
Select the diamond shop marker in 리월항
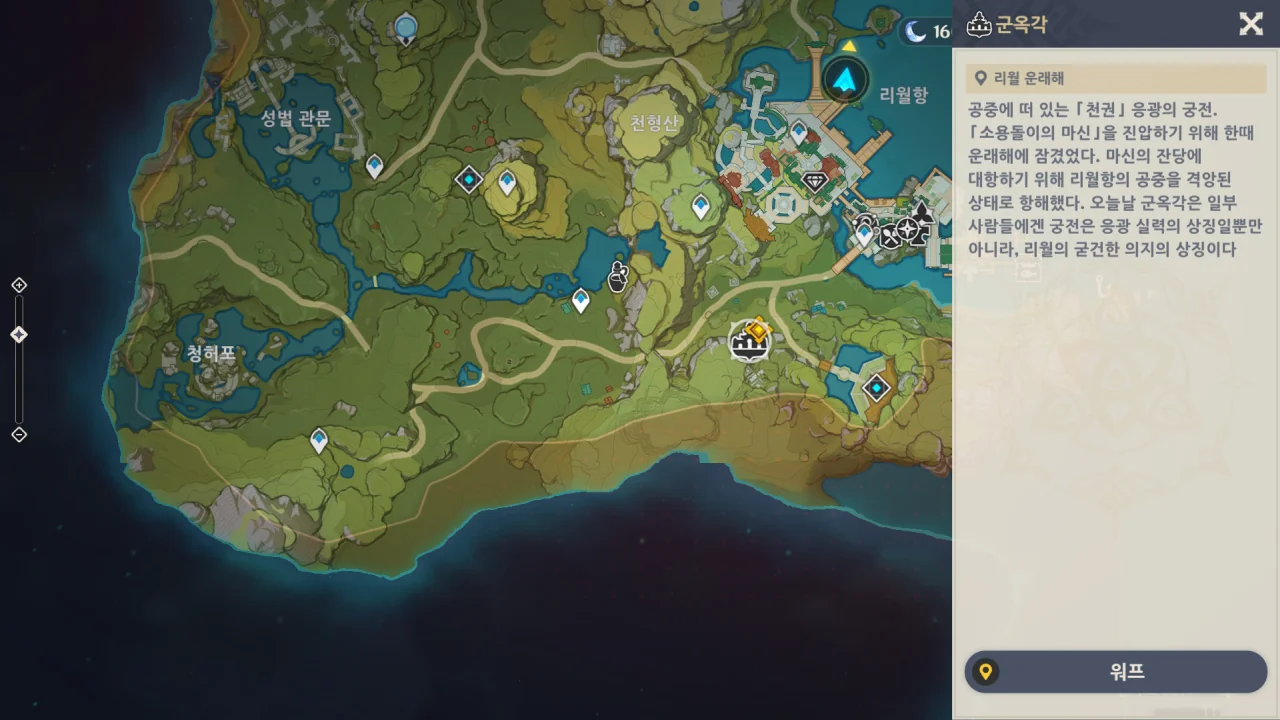pos(815,181)
